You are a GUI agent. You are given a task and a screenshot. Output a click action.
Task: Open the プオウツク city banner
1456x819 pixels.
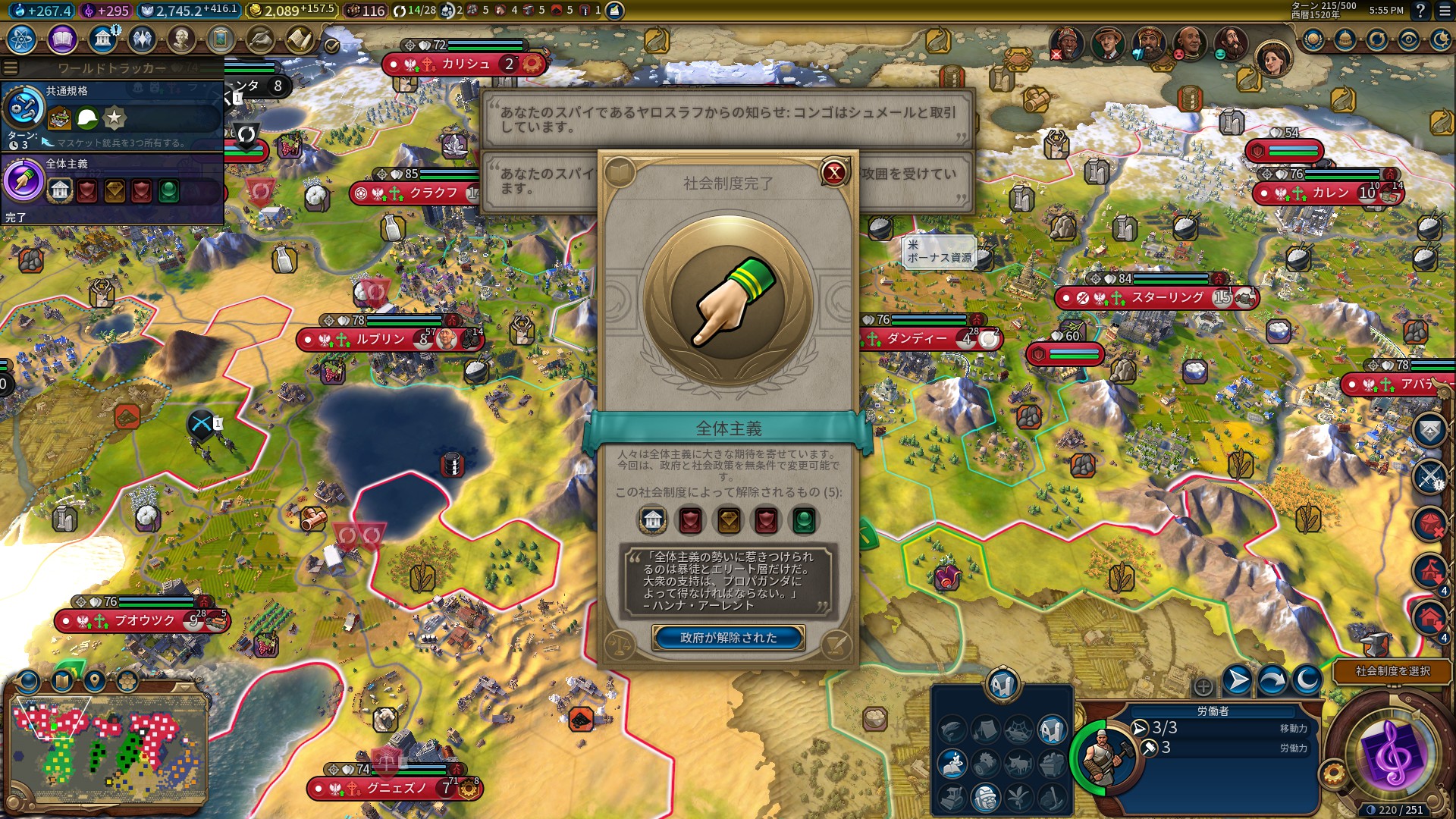(x=144, y=621)
